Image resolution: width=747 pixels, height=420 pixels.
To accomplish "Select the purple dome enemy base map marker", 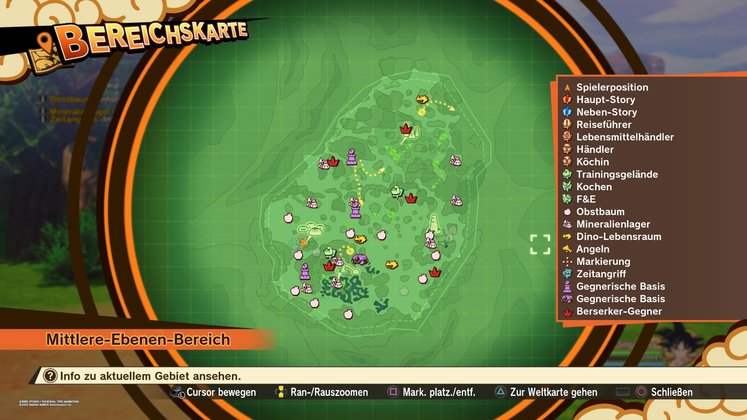I will click(x=360, y=259).
